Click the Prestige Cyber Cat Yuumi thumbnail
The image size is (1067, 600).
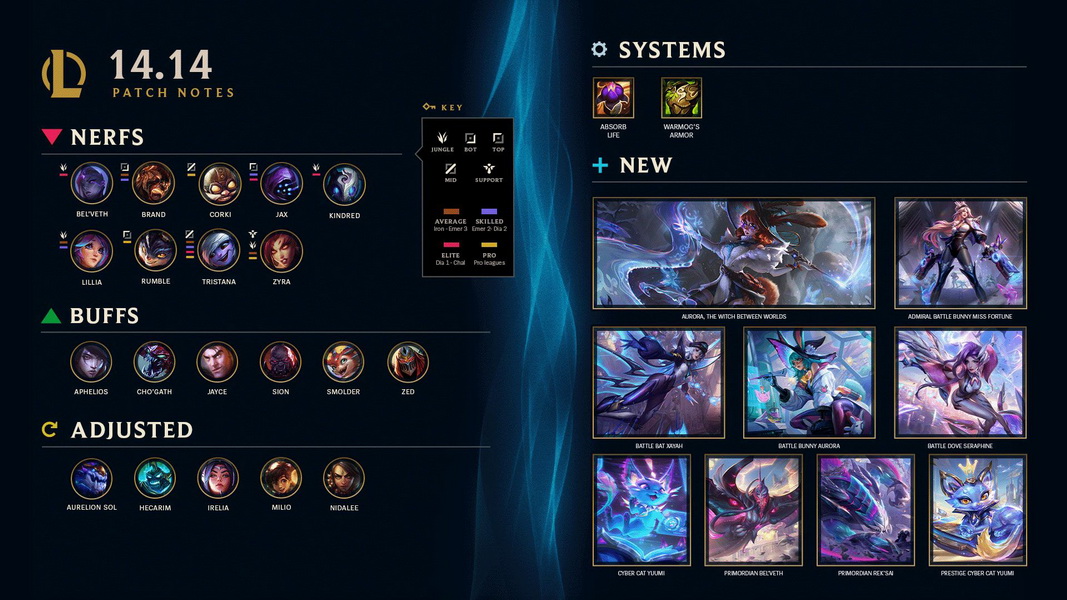tap(978, 510)
